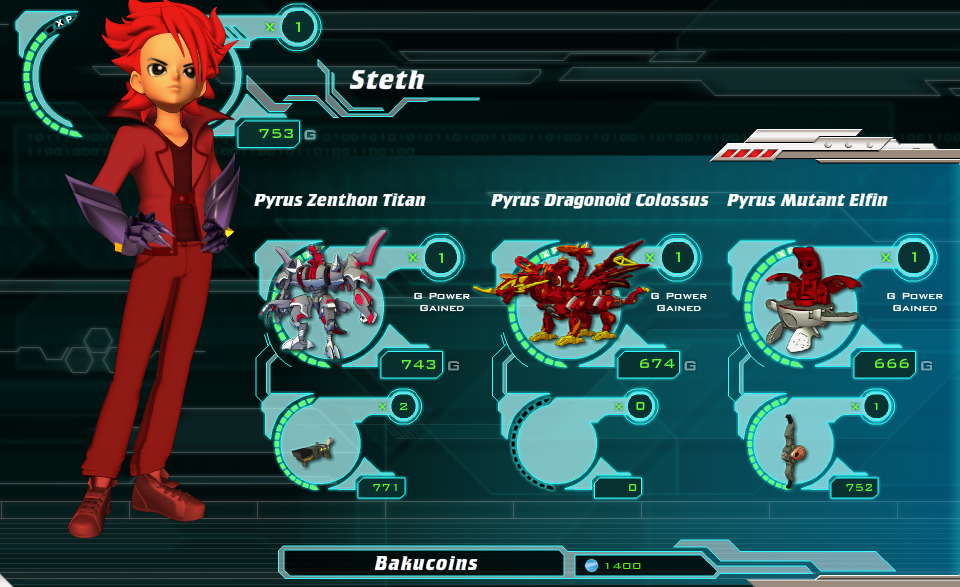
Task: Choose the Pyrus Dragonoid Colossus portrait
Action: pos(556,298)
